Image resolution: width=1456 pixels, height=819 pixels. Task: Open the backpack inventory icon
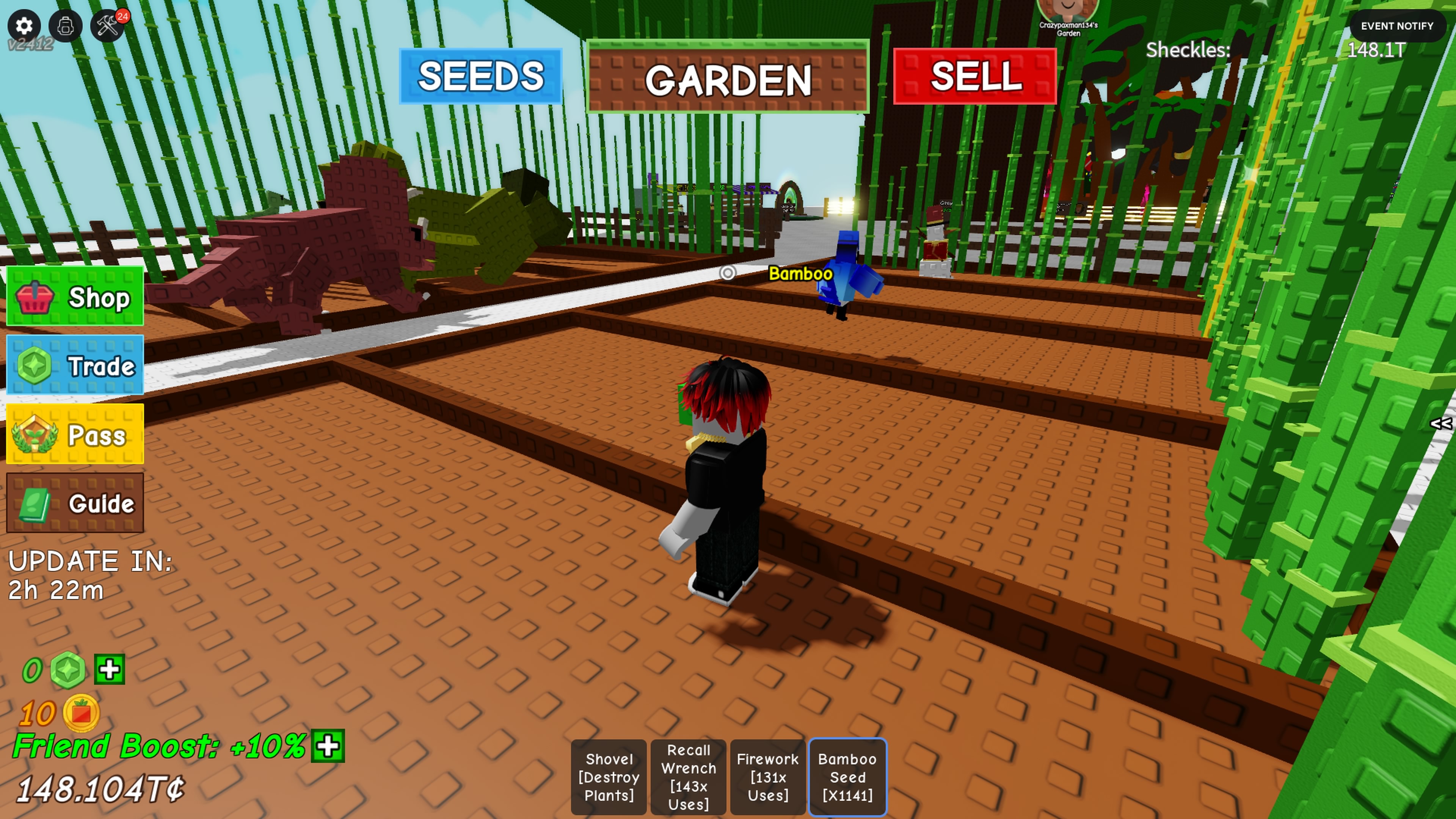tap(66, 26)
